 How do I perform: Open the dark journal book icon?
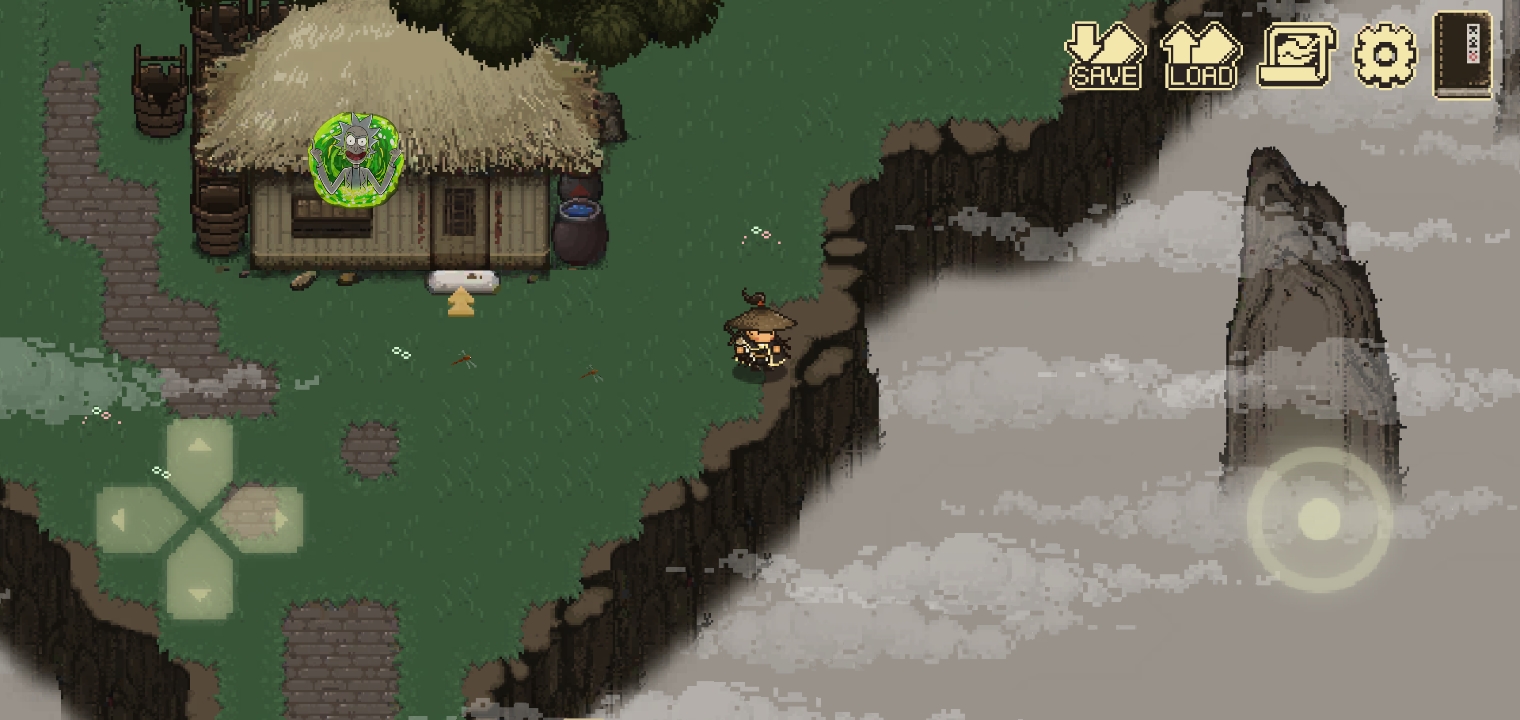1462,55
